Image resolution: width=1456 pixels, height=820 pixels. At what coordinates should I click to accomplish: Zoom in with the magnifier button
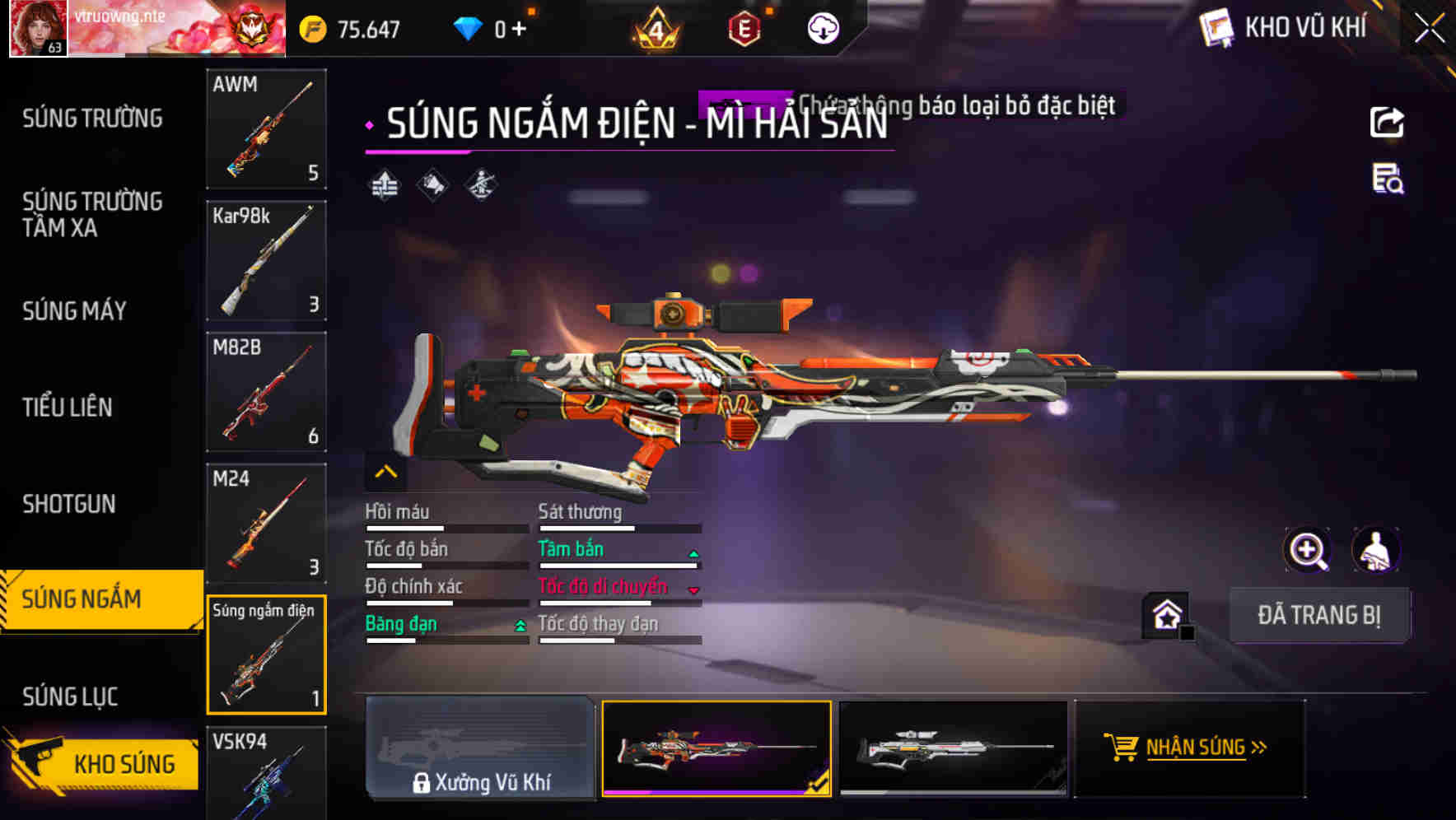click(1307, 550)
